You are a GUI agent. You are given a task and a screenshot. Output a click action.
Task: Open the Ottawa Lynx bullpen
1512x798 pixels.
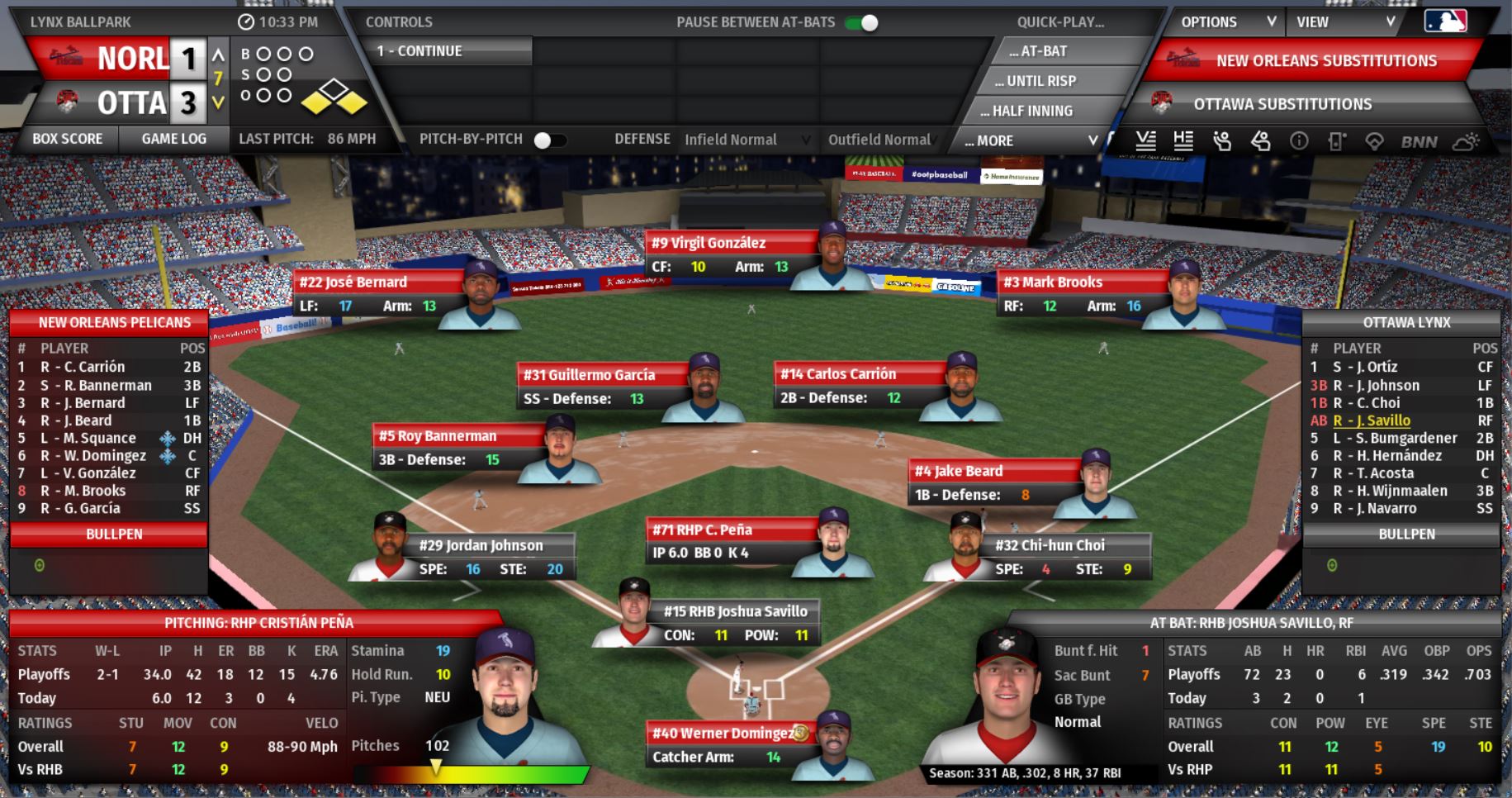[1406, 534]
